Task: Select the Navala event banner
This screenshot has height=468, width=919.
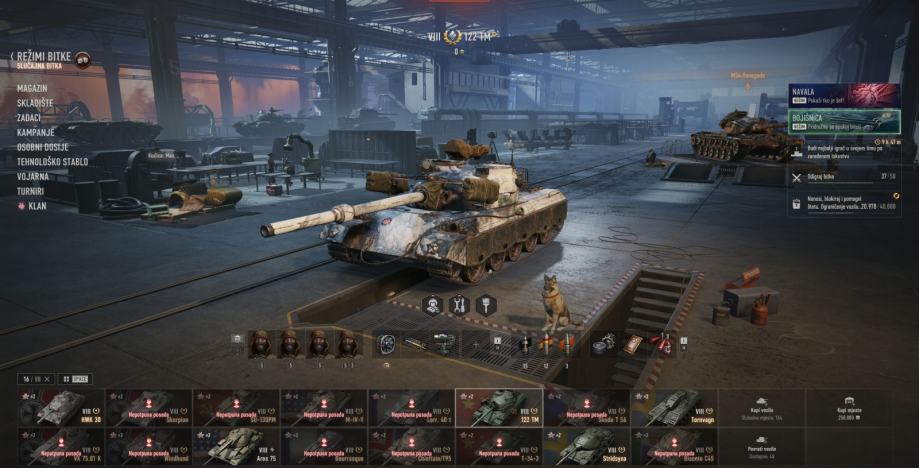Action: [843, 95]
